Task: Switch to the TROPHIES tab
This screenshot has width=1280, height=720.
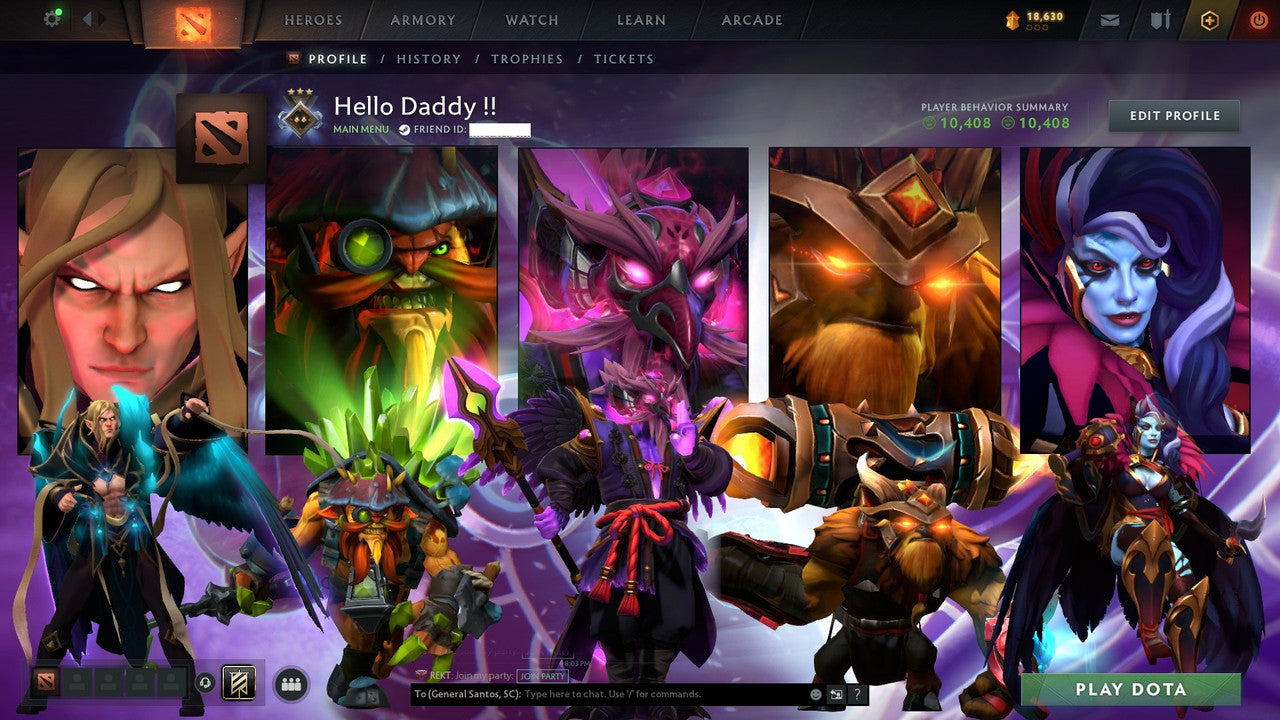Action: (x=528, y=59)
